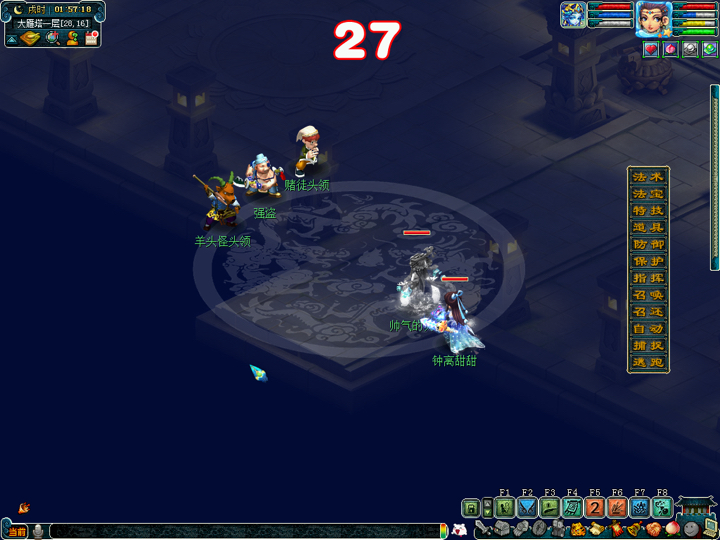Choose 召唤 to summon a pet
Screen dimensions: 720x540
pos(648,295)
